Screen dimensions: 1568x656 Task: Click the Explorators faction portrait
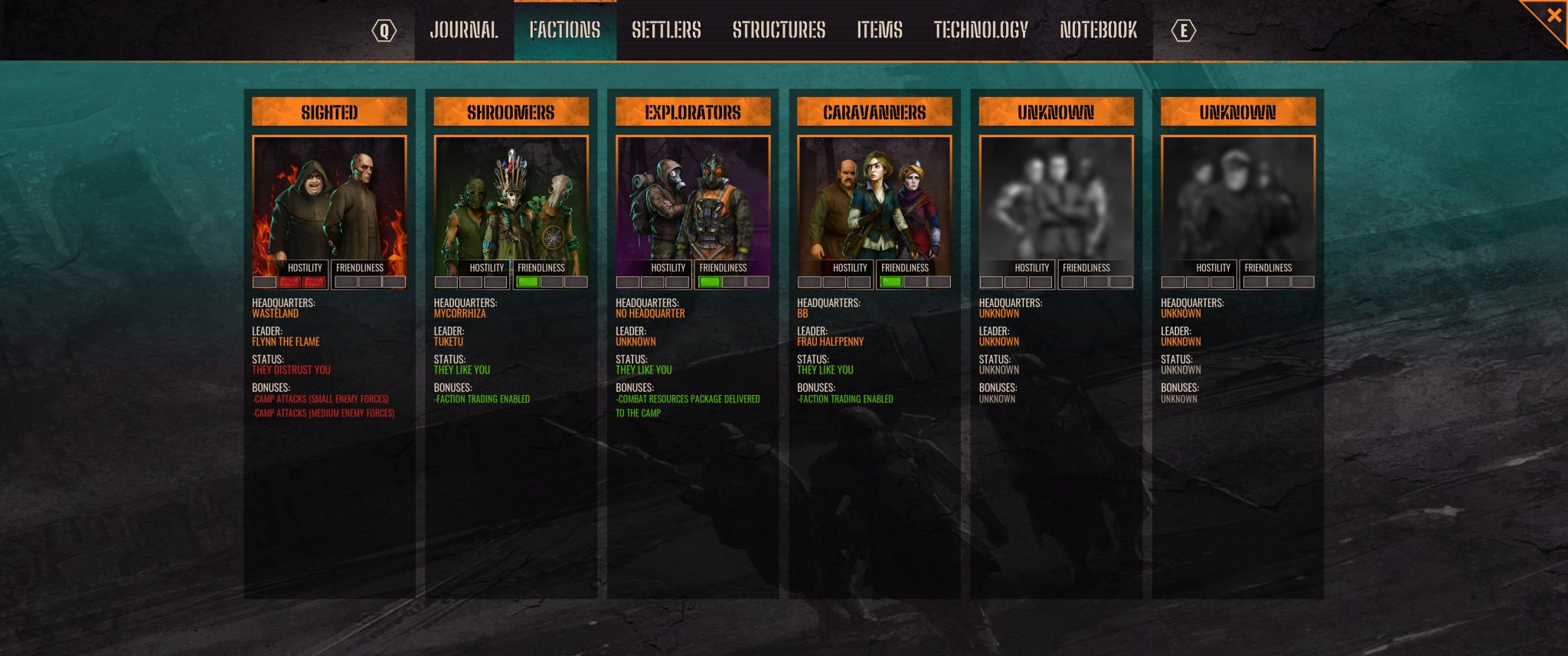pos(693,199)
